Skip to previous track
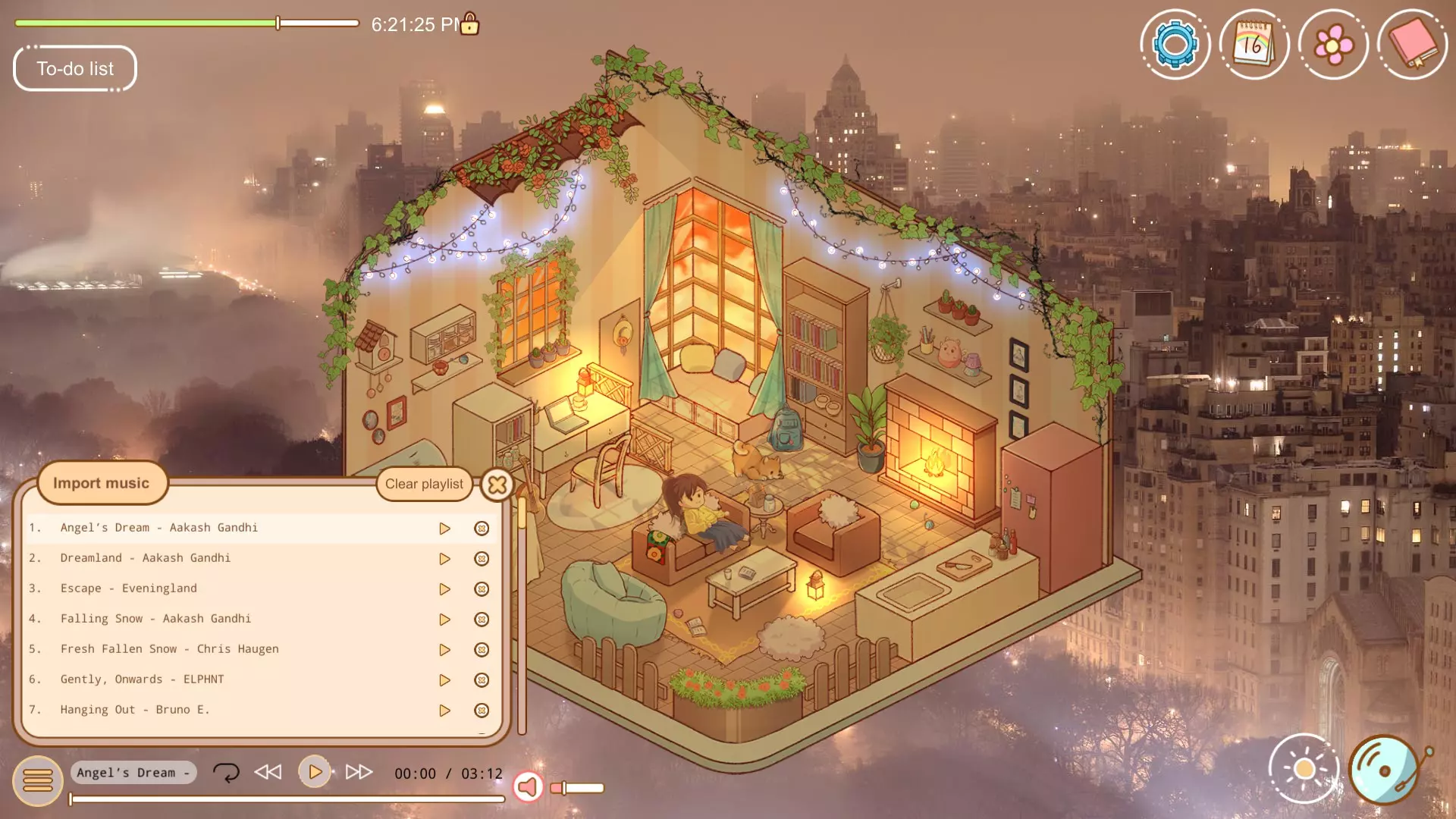 tap(268, 772)
